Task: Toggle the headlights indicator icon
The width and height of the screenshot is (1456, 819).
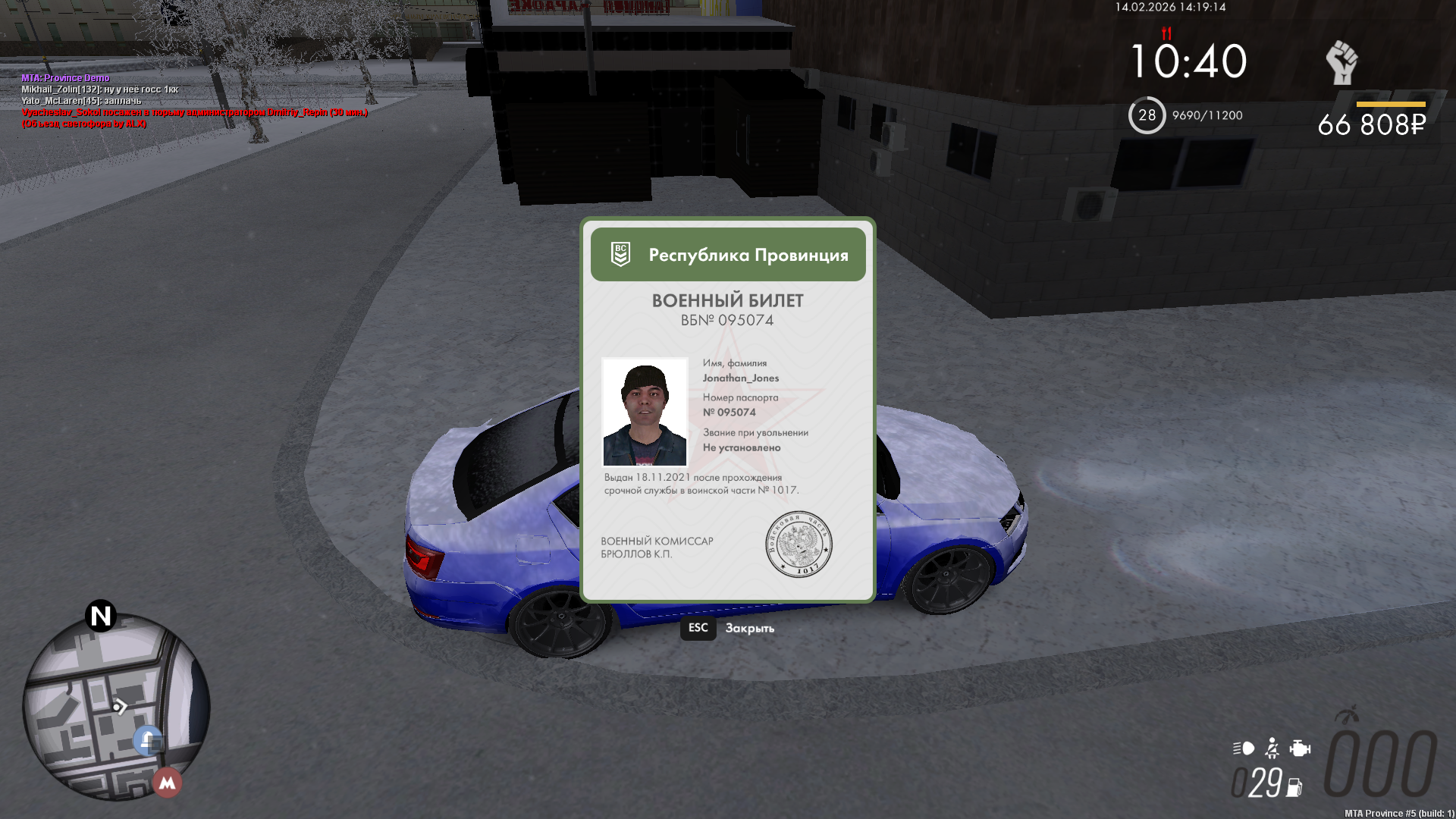Action: (1244, 748)
